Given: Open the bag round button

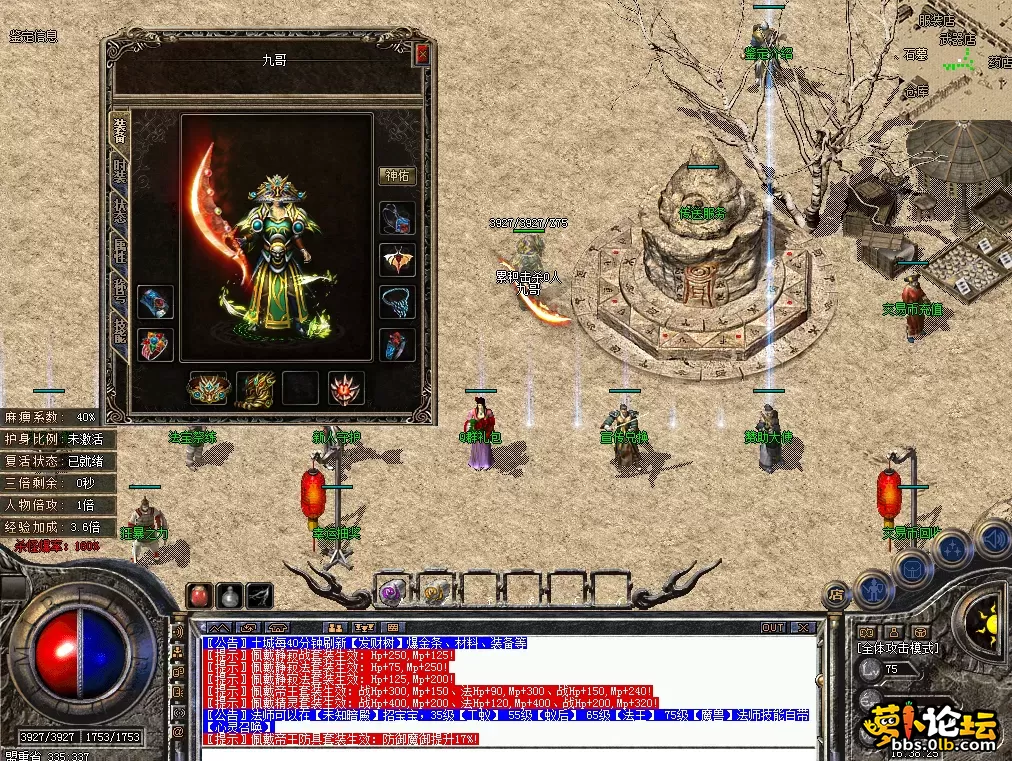Looking at the screenshot, I should point(912,567).
